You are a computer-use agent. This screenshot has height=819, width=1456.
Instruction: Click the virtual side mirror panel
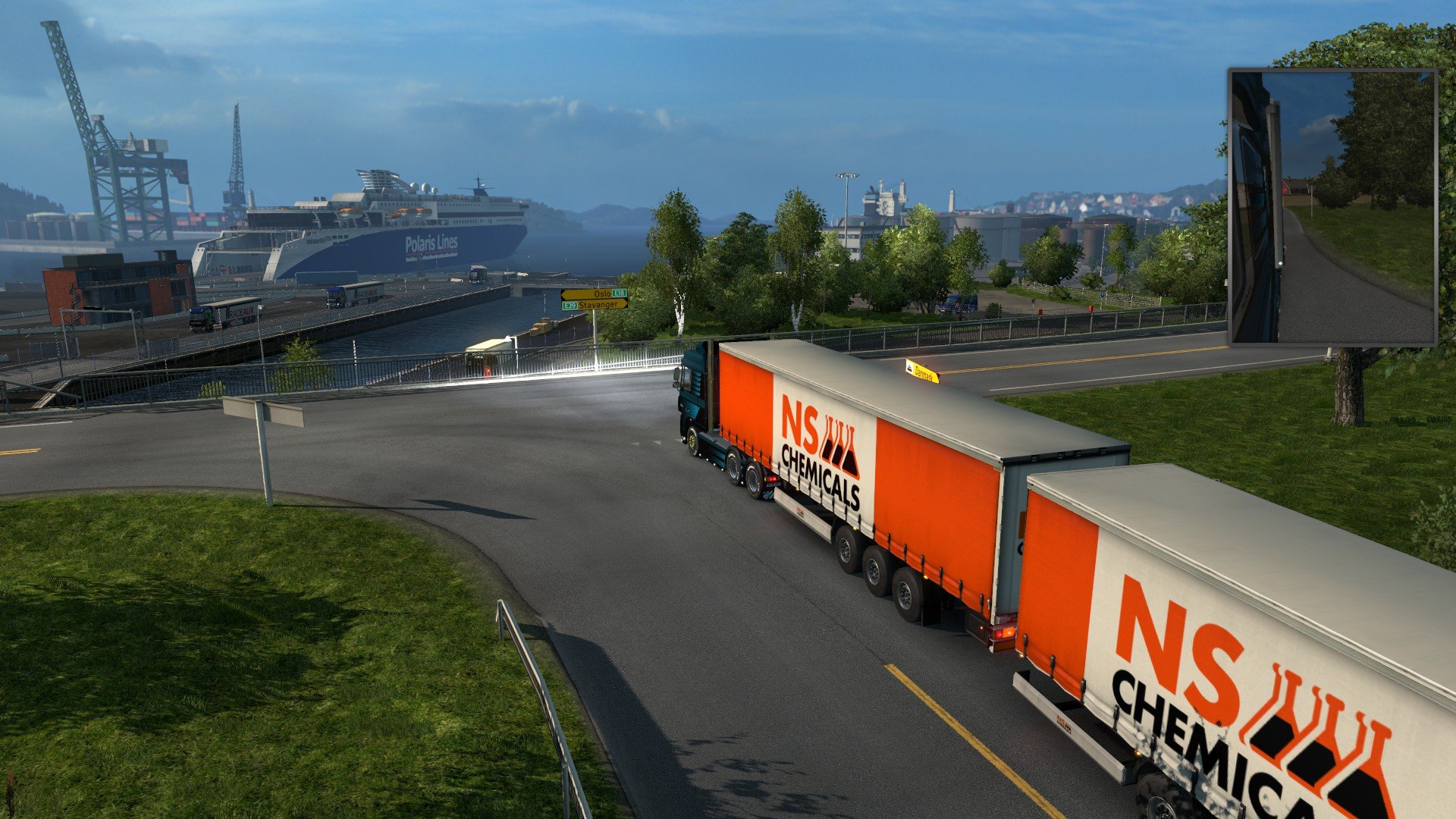tap(1332, 207)
